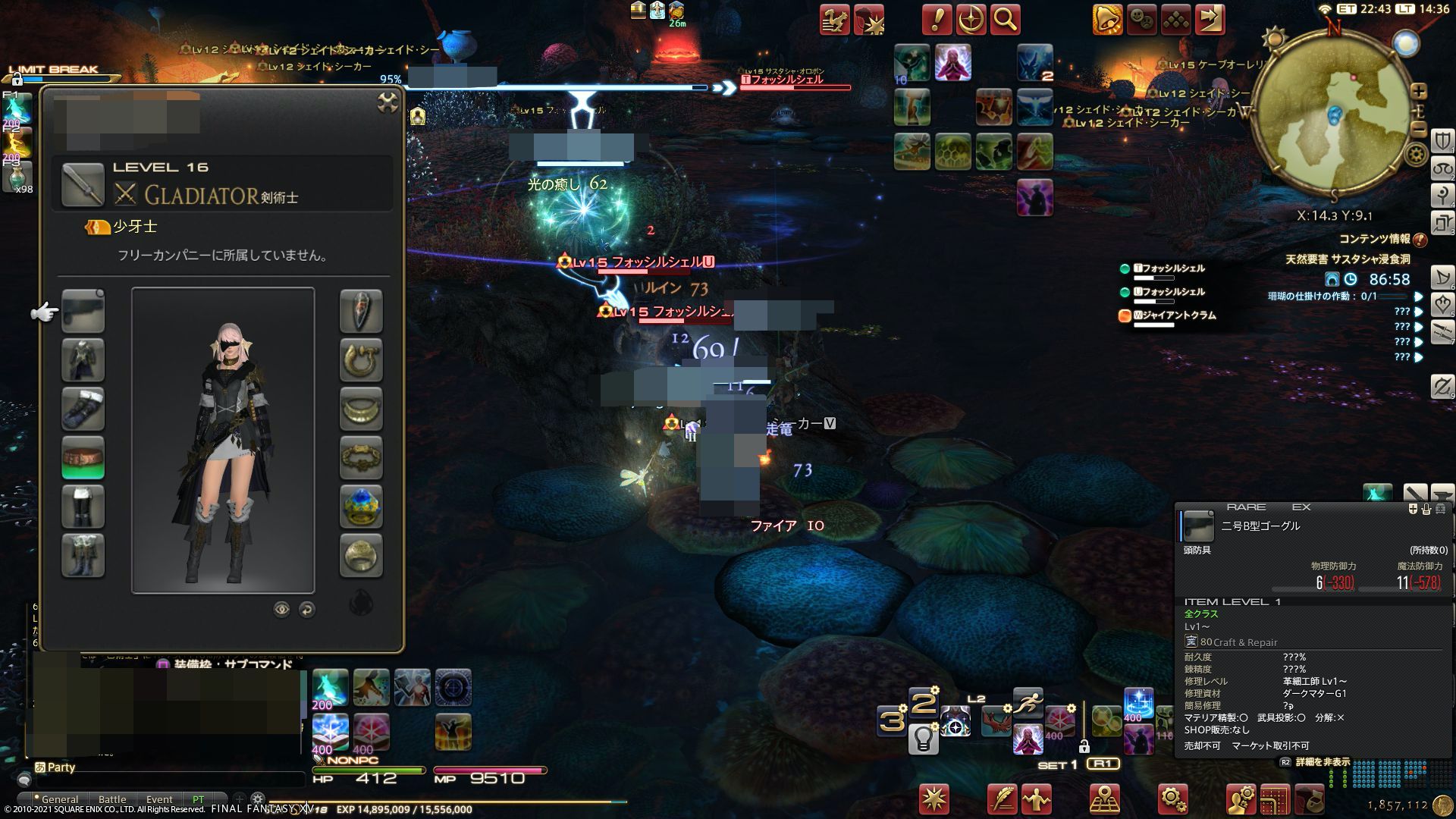Open the inventory pouch icon bottom right
Image resolution: width=1456 pixels, height=819 pixels.
point(1311,798)
